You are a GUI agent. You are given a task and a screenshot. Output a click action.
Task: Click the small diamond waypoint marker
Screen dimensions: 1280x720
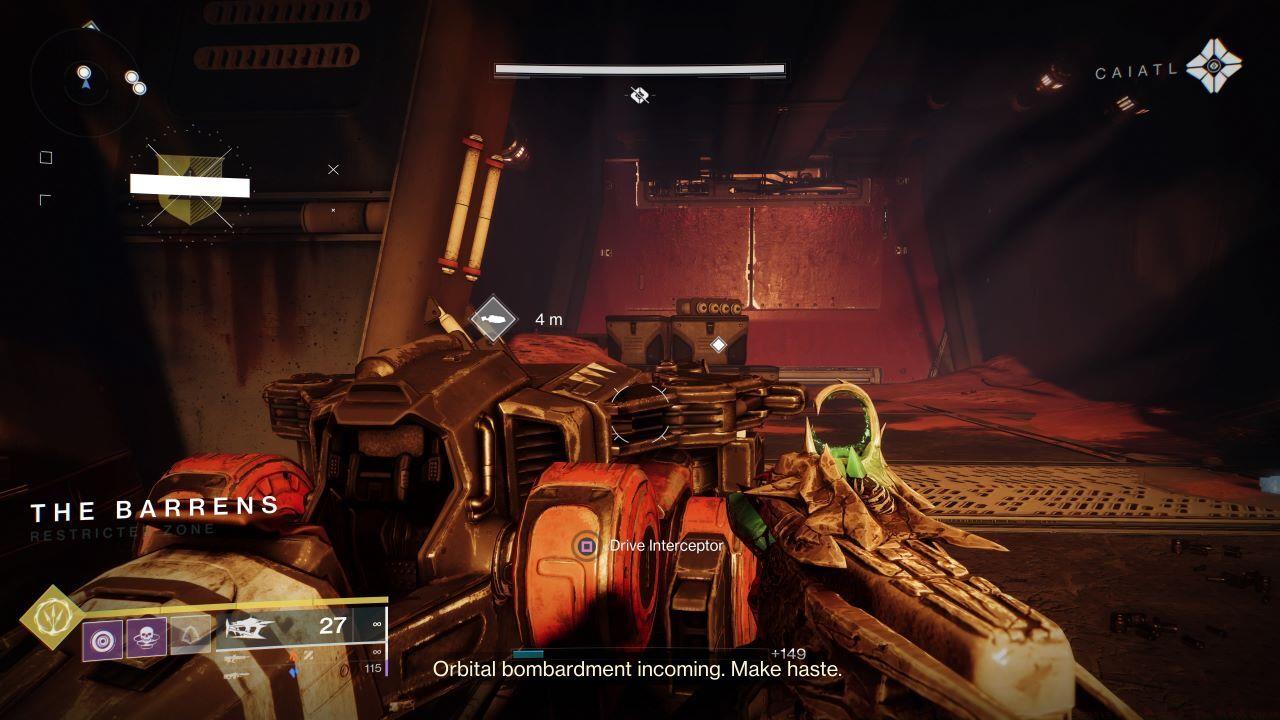click(x=718, y=345)
